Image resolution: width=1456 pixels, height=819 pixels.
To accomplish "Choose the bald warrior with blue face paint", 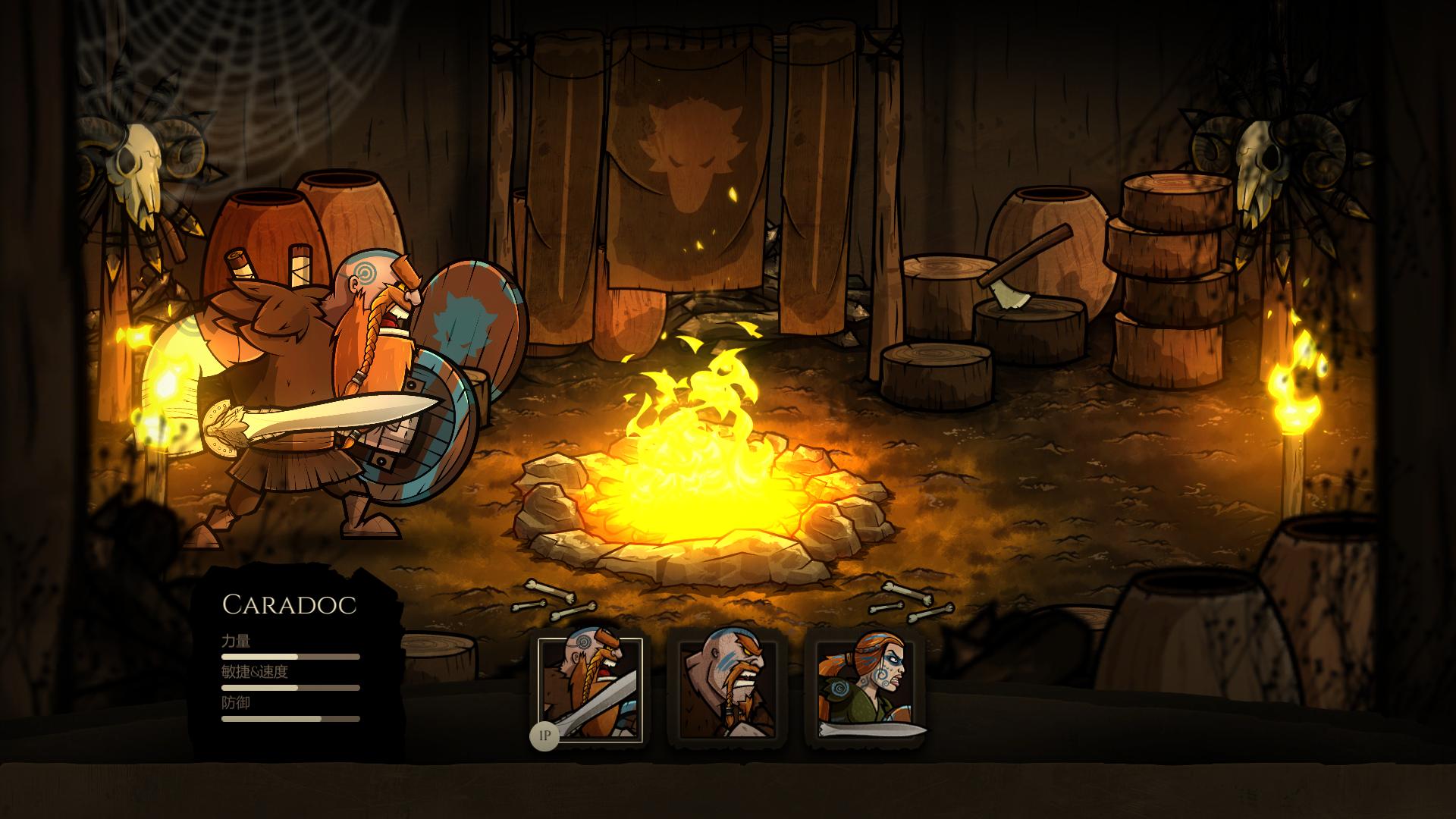I will click(x=727, y=689).
